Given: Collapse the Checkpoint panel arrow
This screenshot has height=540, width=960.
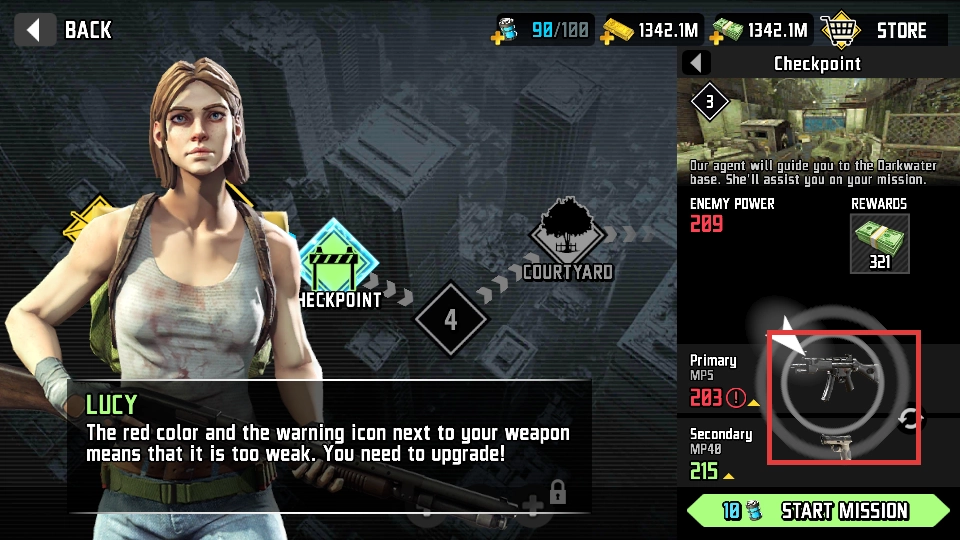Looking at the screenshot, I should (696, 64).
